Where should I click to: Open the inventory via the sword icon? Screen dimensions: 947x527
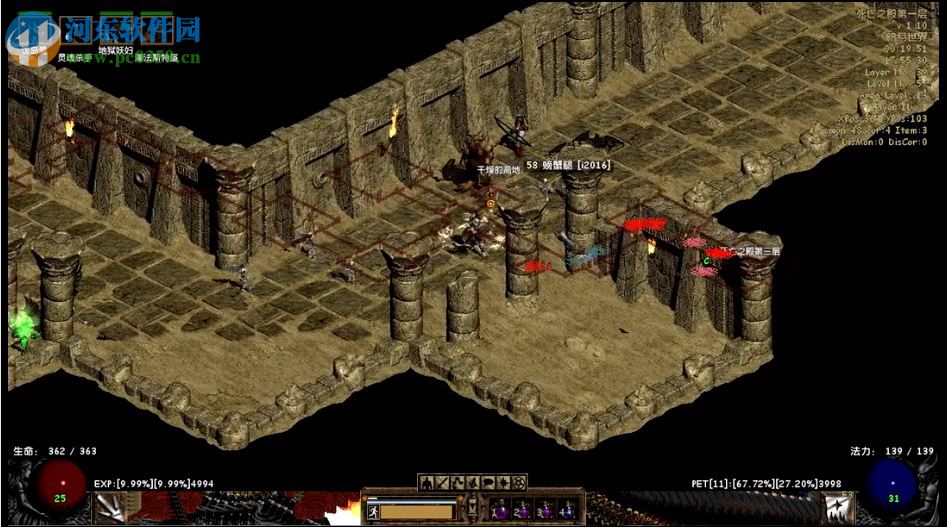coord(443,482)
